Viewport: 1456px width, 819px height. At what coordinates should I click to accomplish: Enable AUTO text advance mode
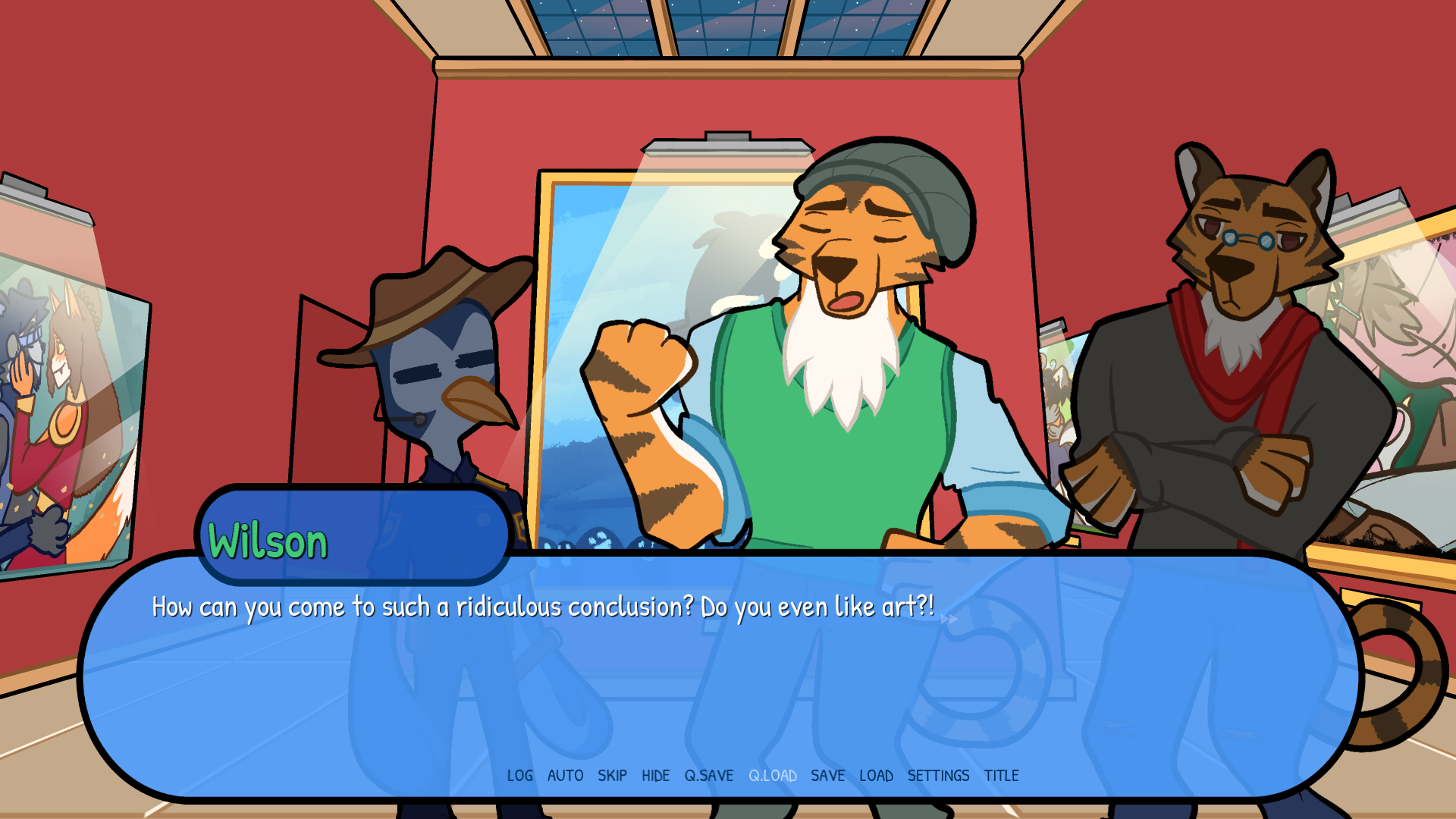pyautogui.click(x=564, y=776)
